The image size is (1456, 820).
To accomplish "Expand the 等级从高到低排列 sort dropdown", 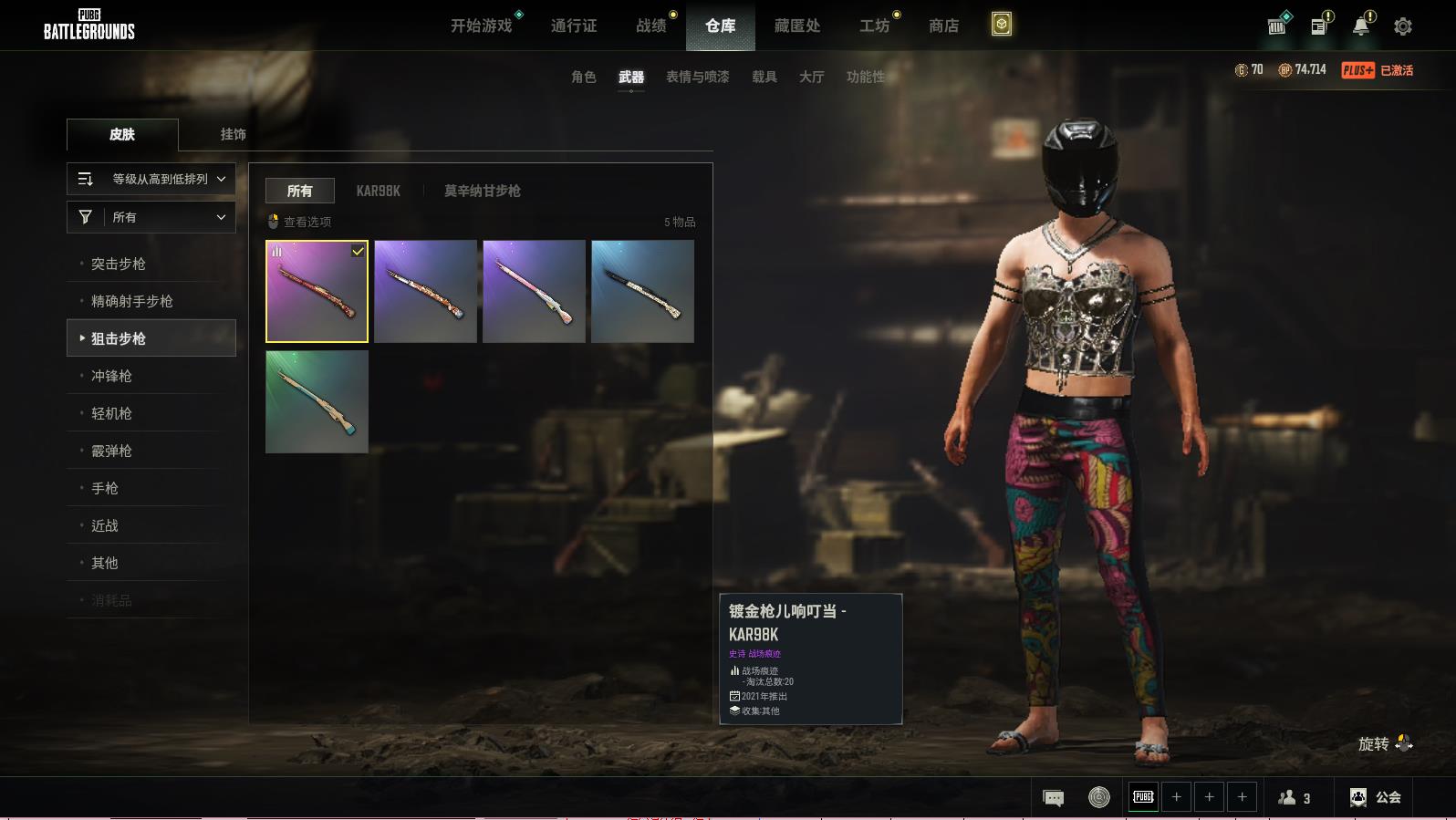I will 151,179.
